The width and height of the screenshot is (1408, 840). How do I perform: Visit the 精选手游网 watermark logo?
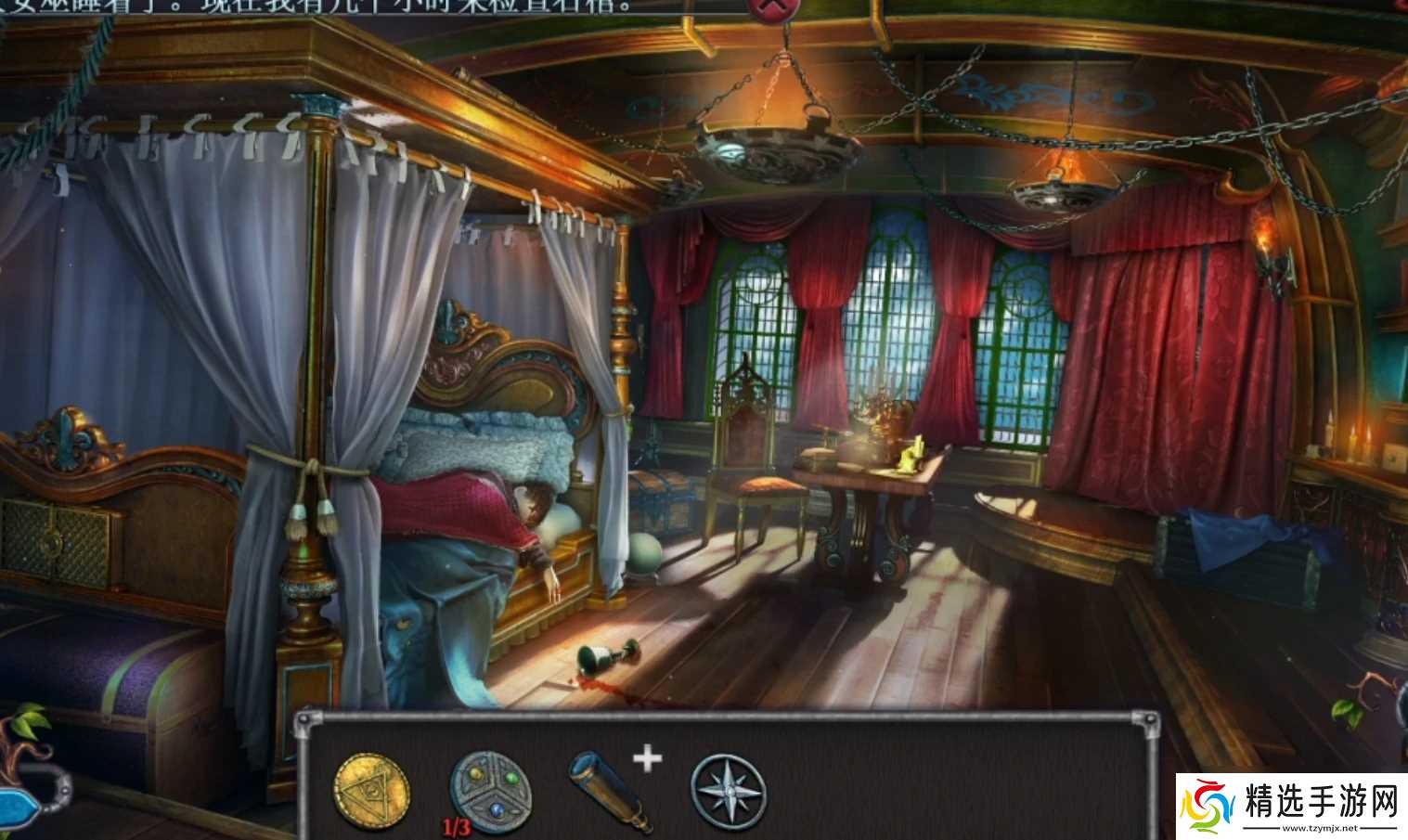click(1292, 806)
